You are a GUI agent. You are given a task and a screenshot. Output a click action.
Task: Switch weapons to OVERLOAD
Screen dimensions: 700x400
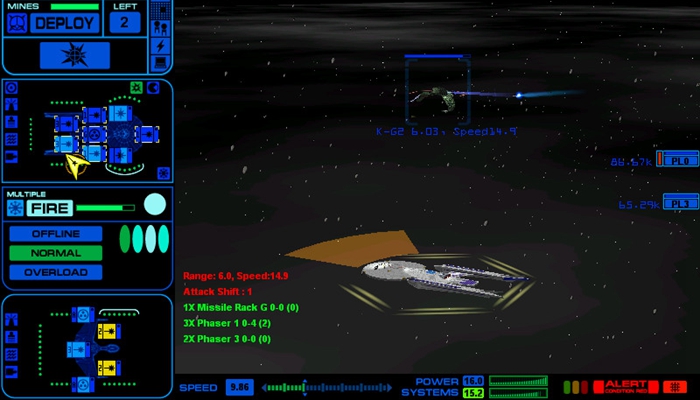point(55,272)
